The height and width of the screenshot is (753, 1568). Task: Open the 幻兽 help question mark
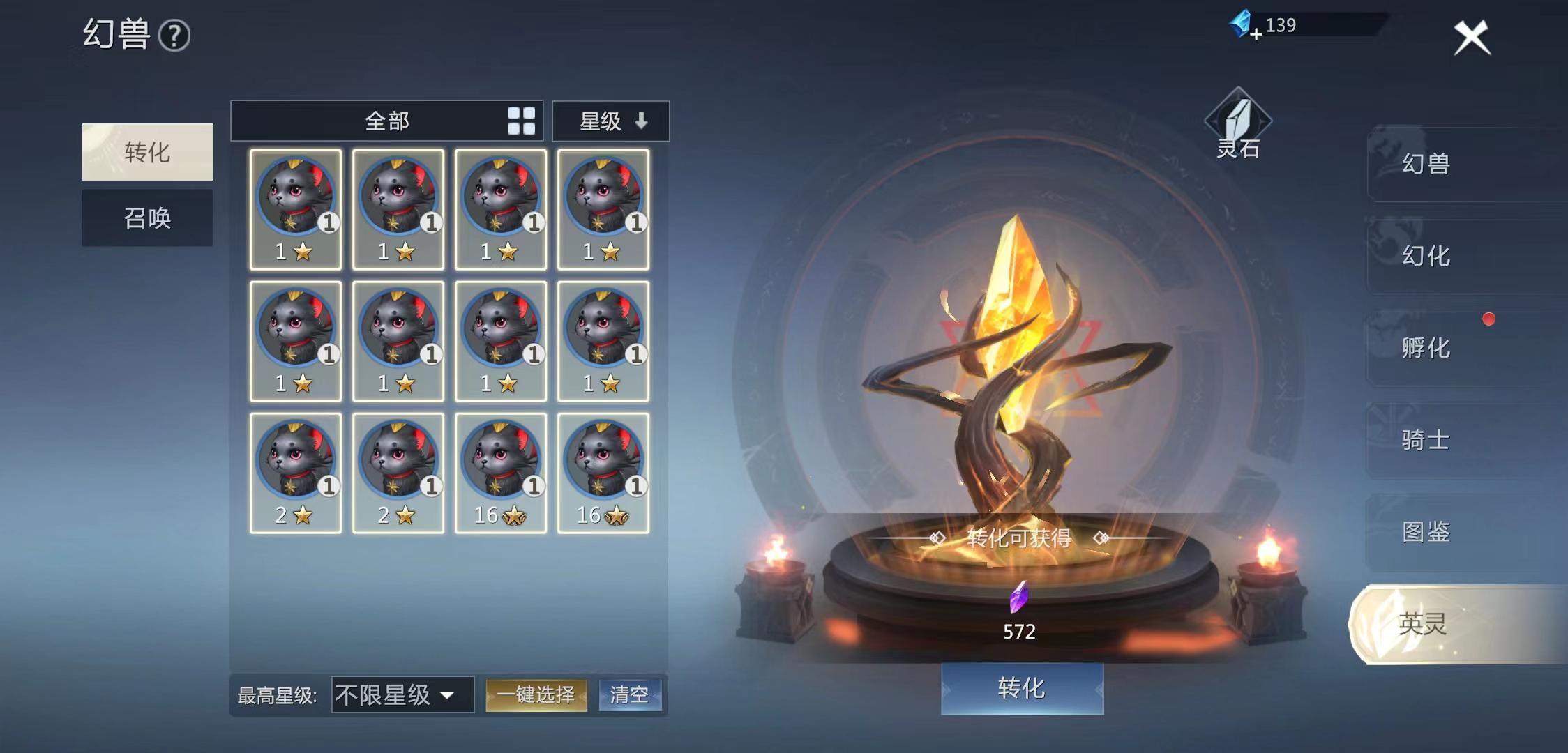[x=174, y=36]
